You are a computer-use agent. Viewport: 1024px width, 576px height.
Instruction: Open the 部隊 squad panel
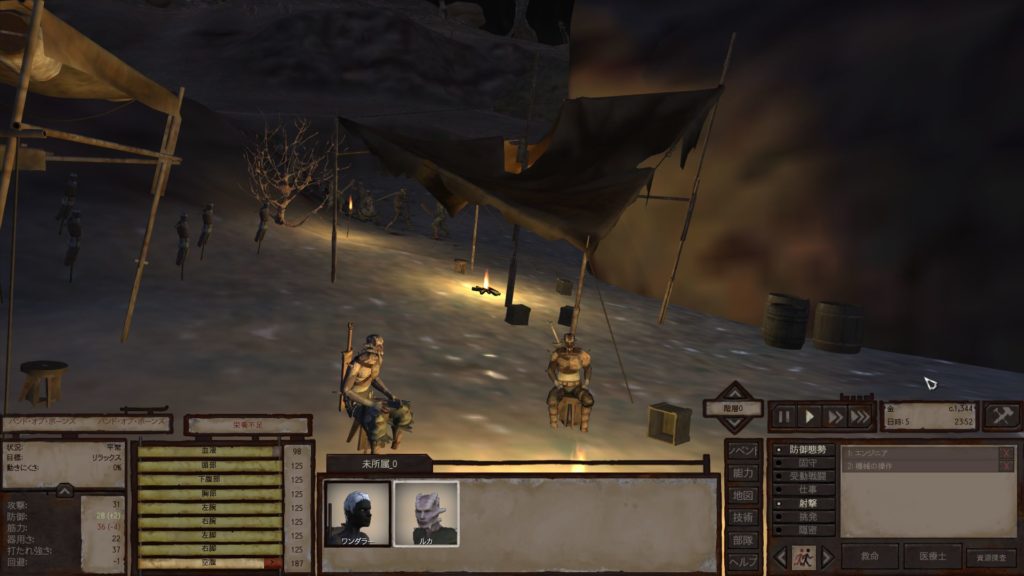743,540
